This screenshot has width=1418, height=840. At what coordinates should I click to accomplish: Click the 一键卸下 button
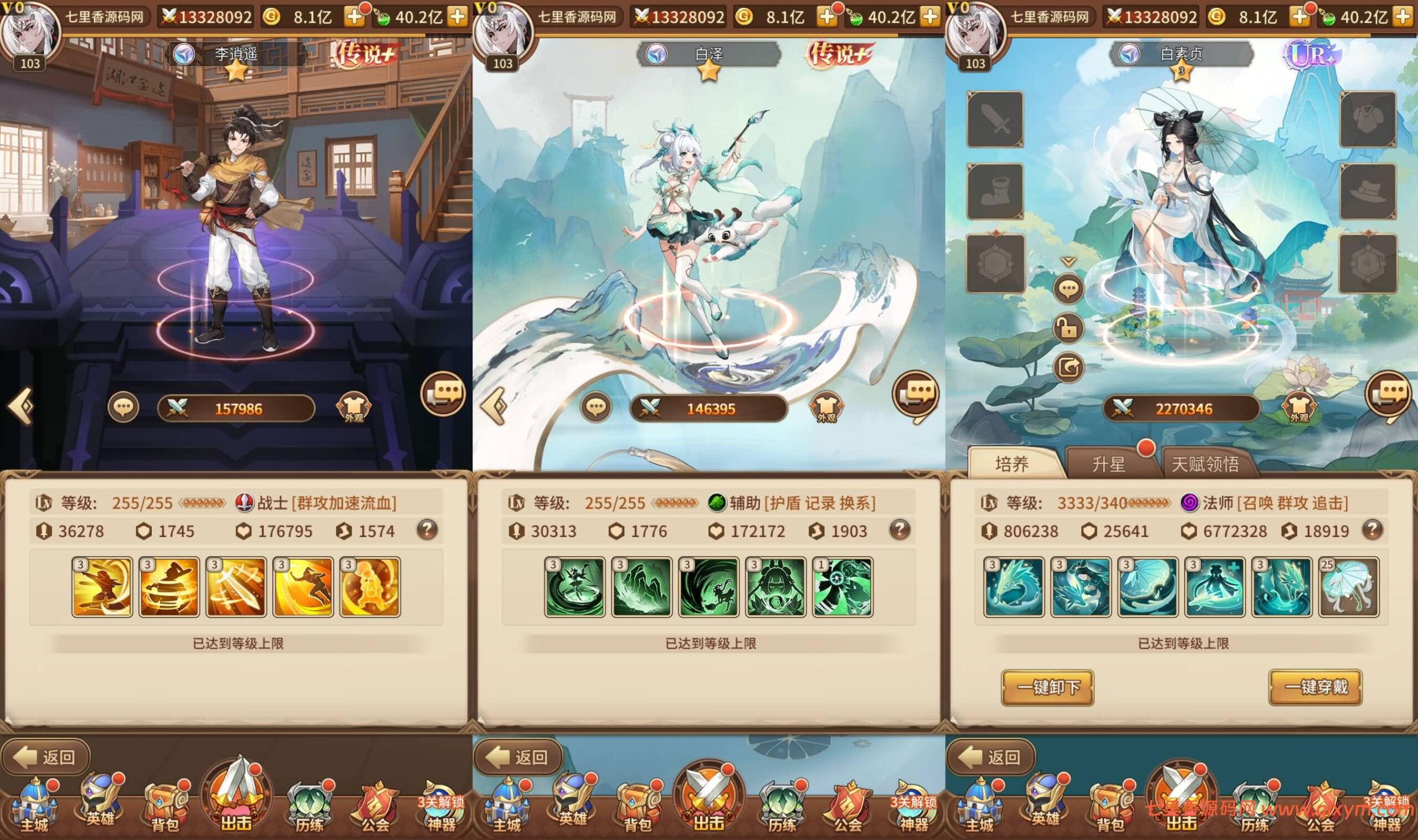coord(1047,687)
